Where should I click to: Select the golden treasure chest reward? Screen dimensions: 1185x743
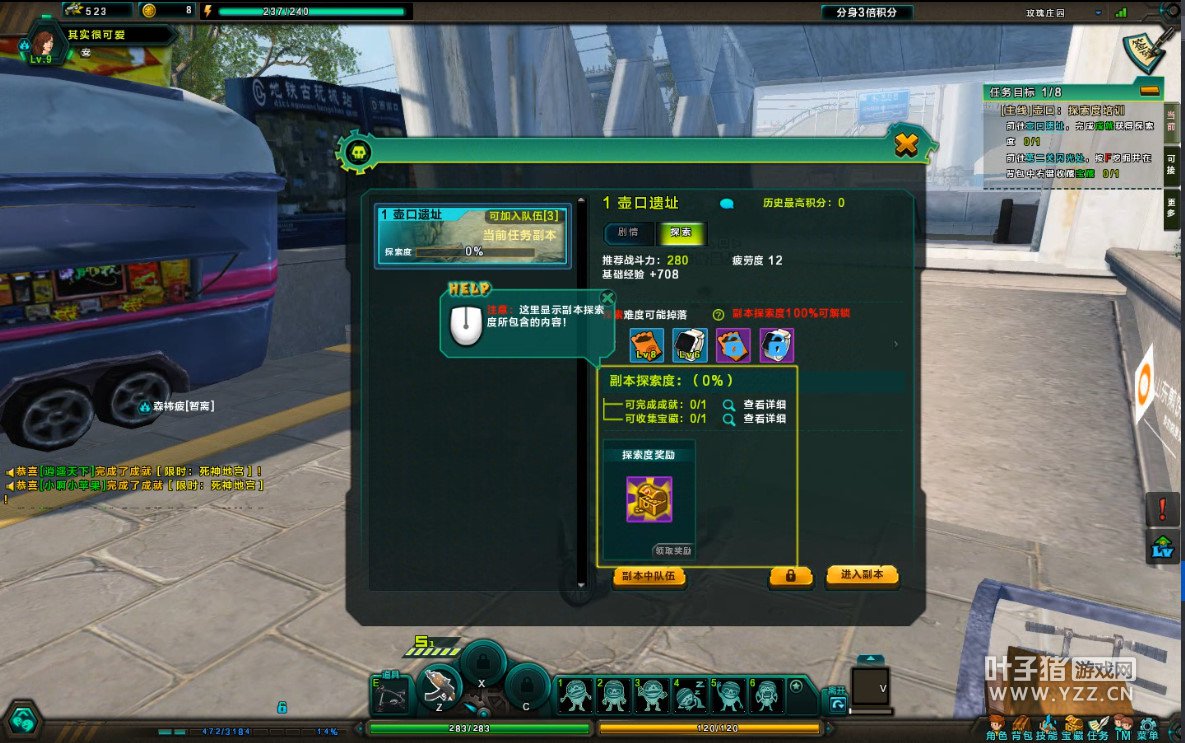649,500
